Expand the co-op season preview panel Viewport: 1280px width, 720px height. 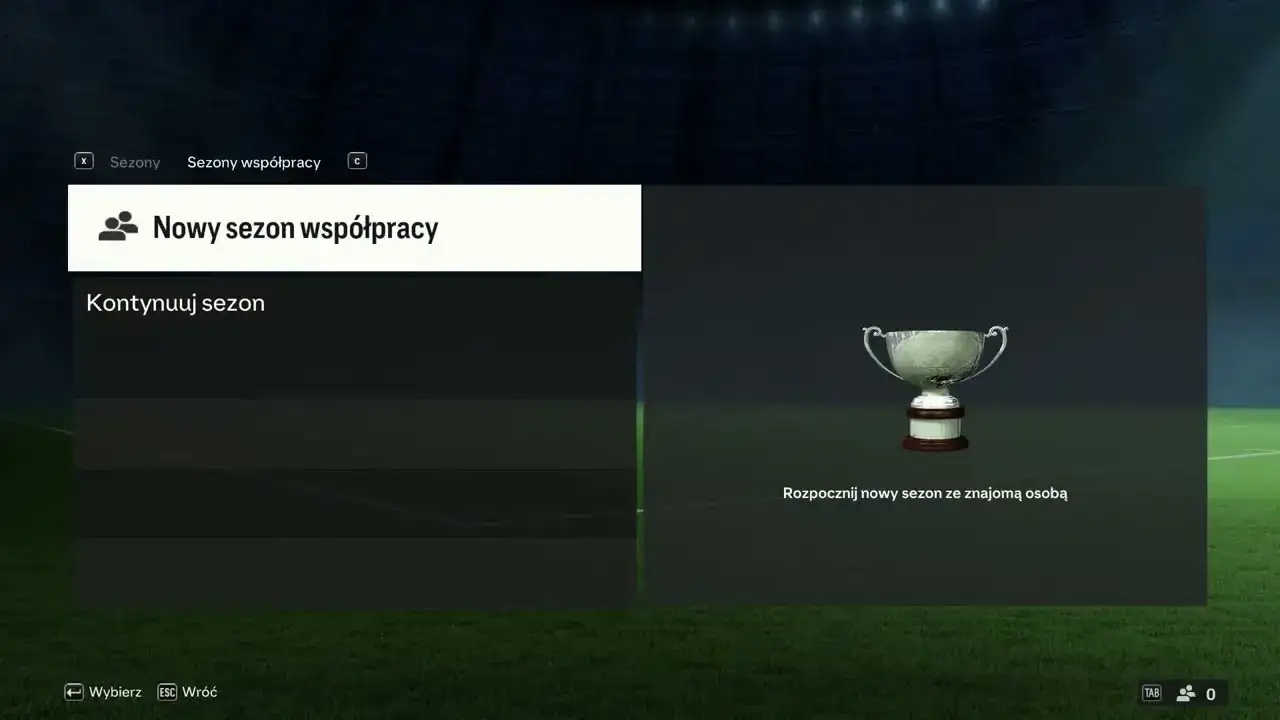pos(926,395)
